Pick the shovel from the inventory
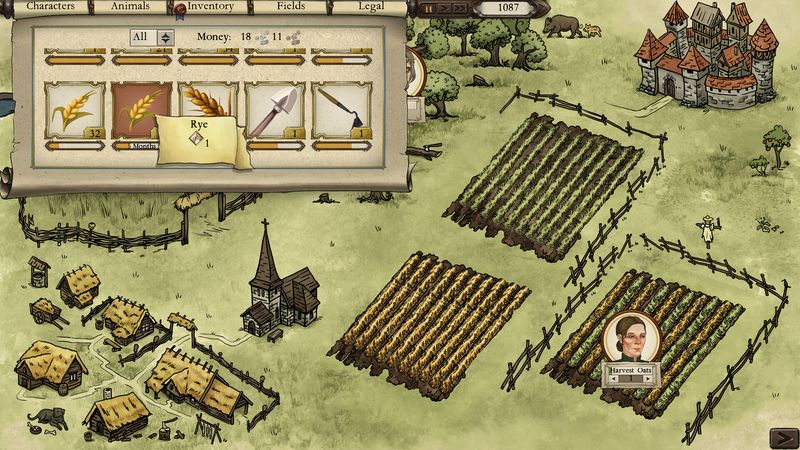 click(x=276, y=110)
